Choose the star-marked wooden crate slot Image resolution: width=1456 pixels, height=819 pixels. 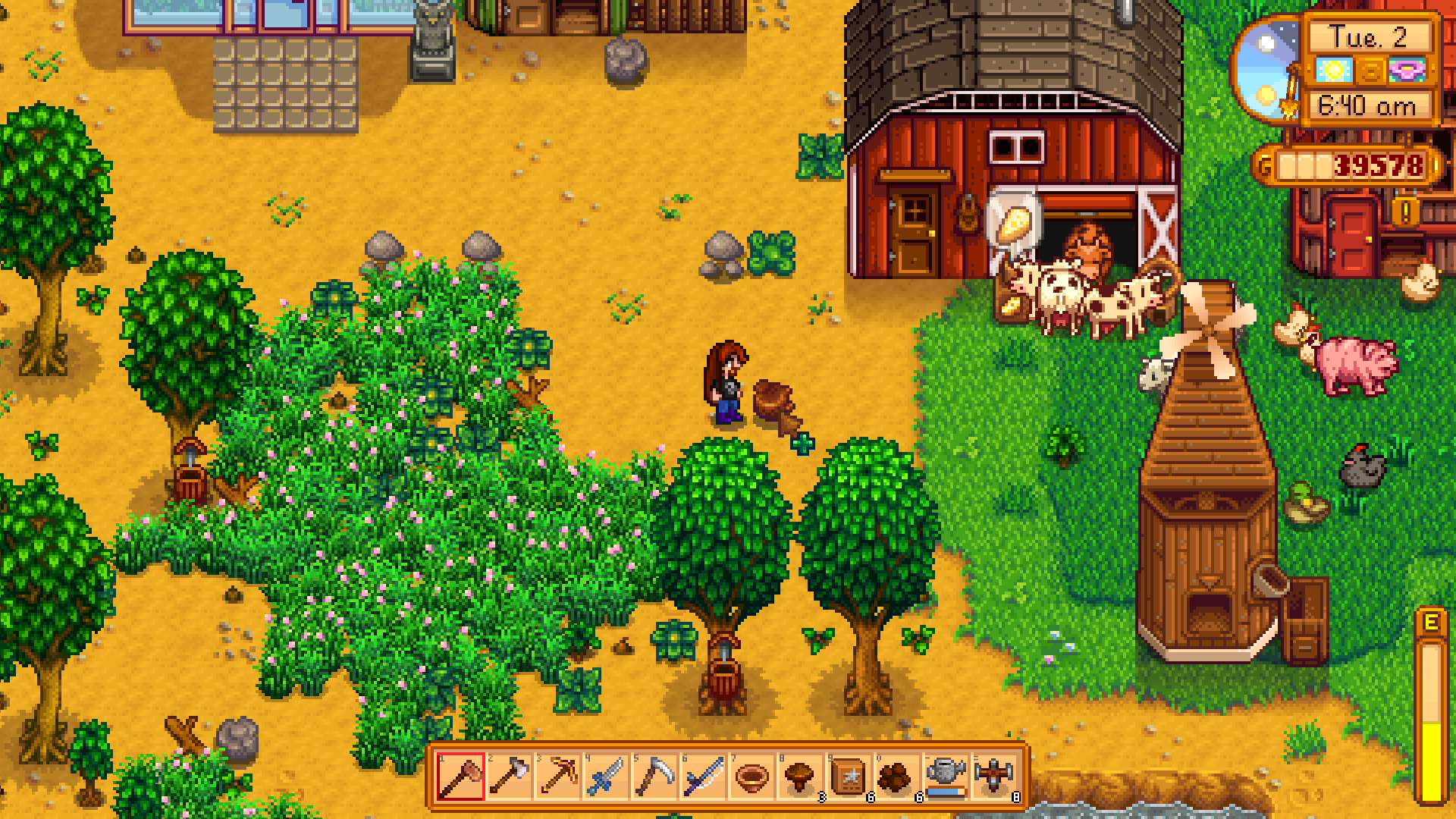849,777
